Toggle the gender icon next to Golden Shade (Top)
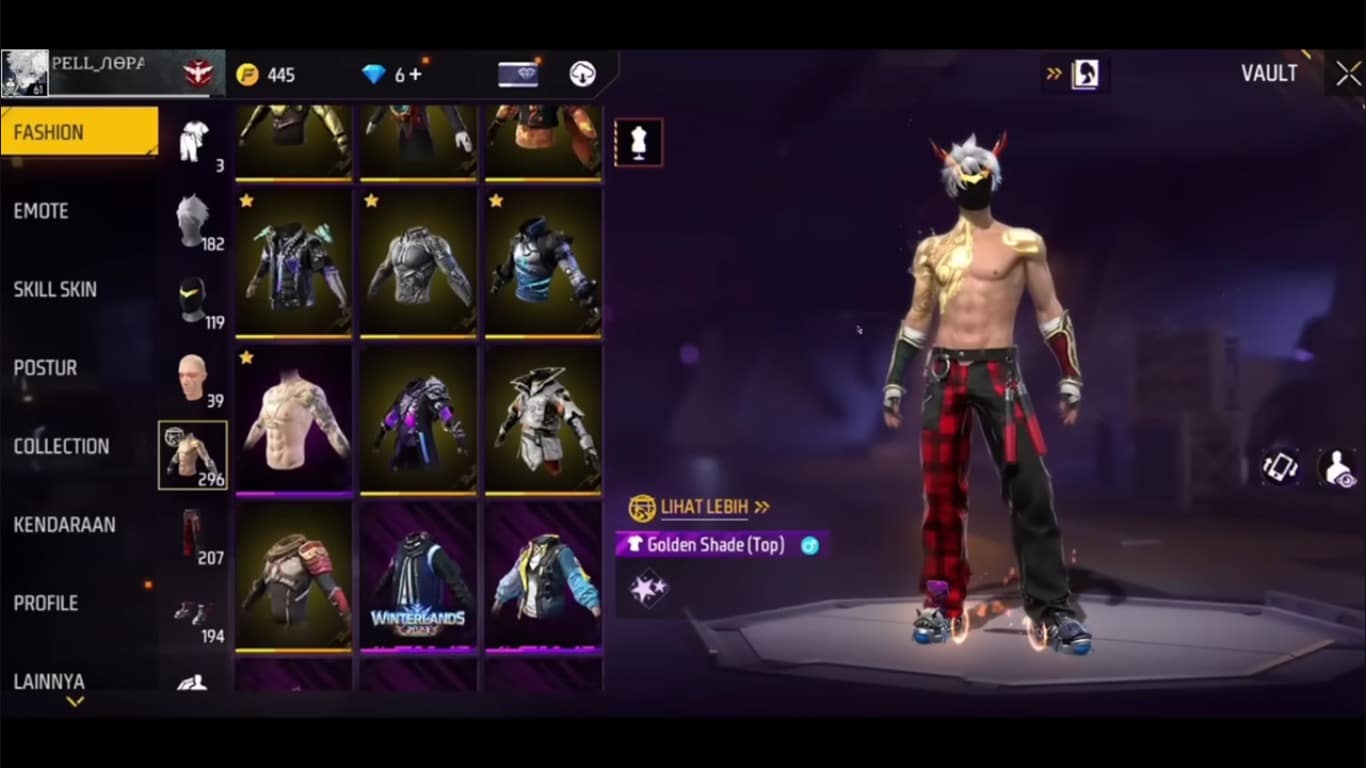The width and height of the screenshot is (1366, 768). pos(809,545)
